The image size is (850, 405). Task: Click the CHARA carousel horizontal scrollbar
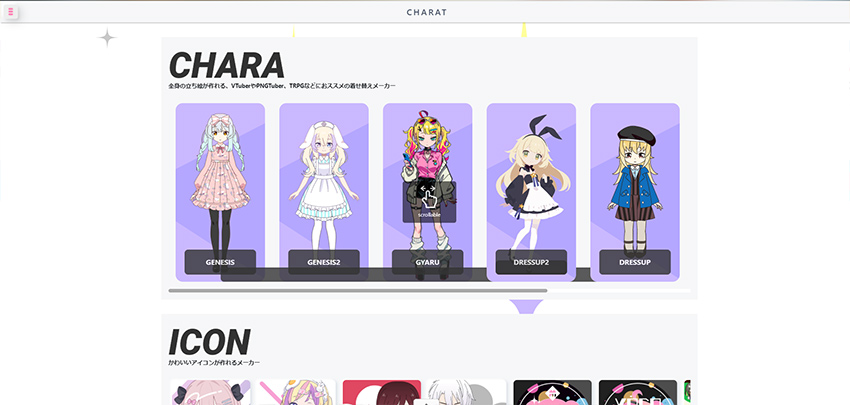[x=358, y=290]
